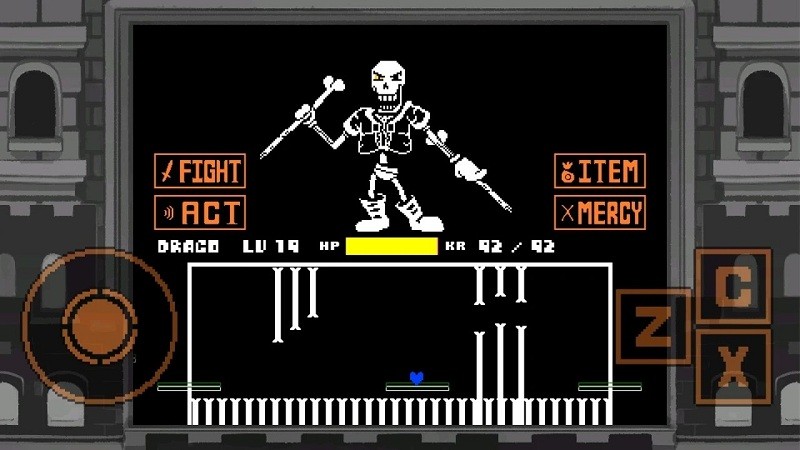Viewport: 800px width, 450px height.
Task: Select the MERCY option
Action: point(599,212)
